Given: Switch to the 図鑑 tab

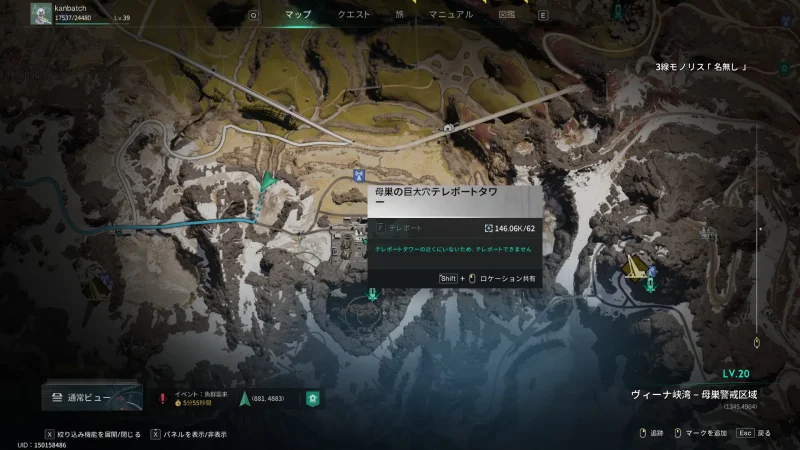Looking at the screenshot, I should coord(506,15).
